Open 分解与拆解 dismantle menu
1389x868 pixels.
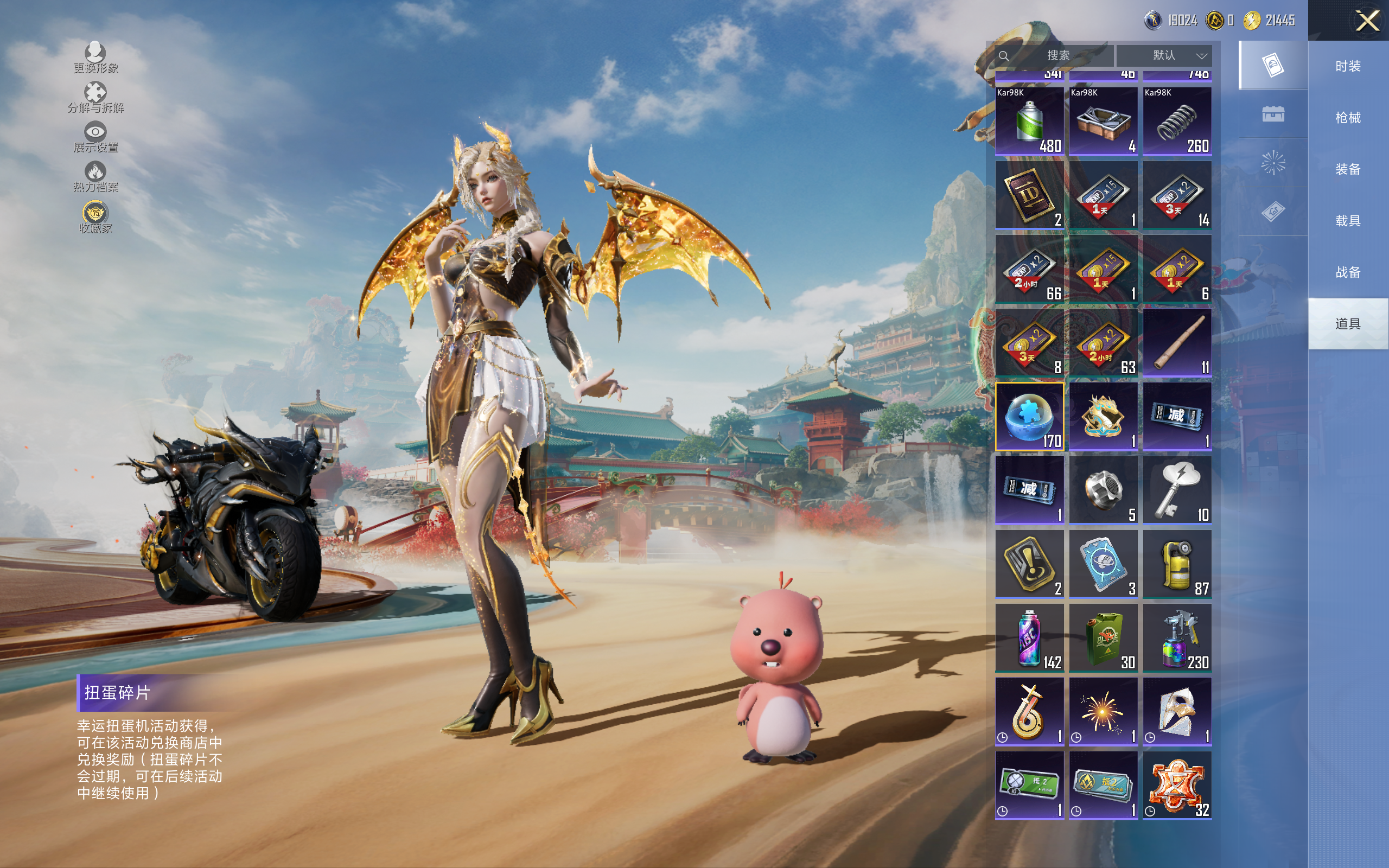point(95,97)
